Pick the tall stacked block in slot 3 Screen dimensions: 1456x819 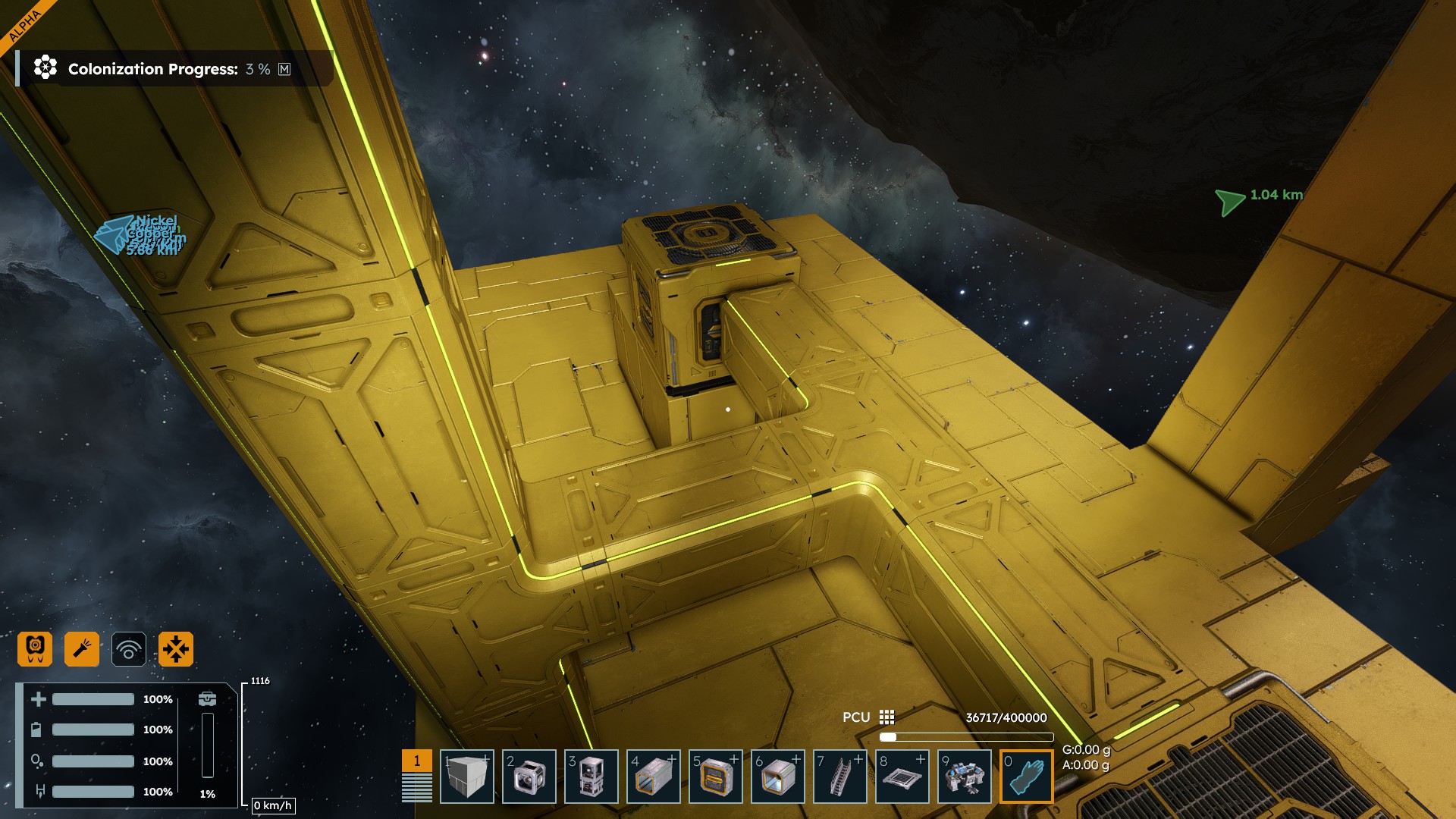point(591,777)
